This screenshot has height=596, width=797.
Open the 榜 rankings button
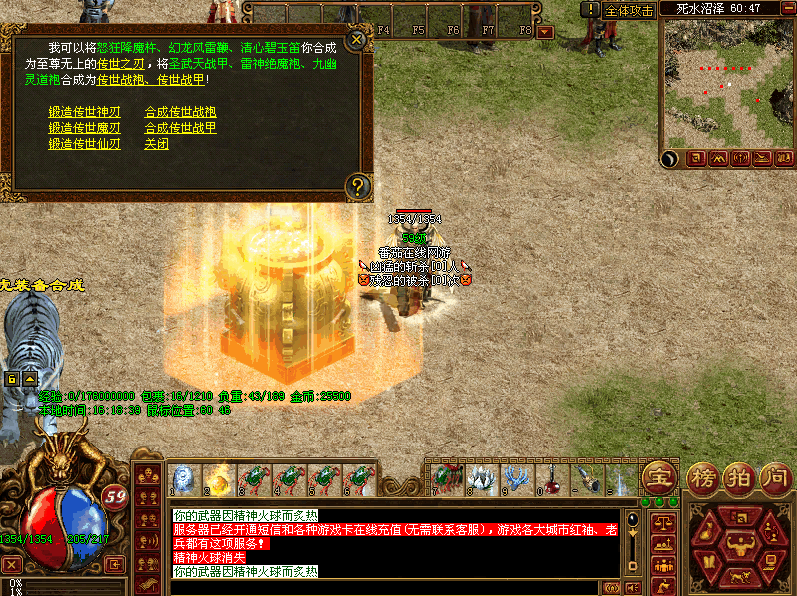703,476
